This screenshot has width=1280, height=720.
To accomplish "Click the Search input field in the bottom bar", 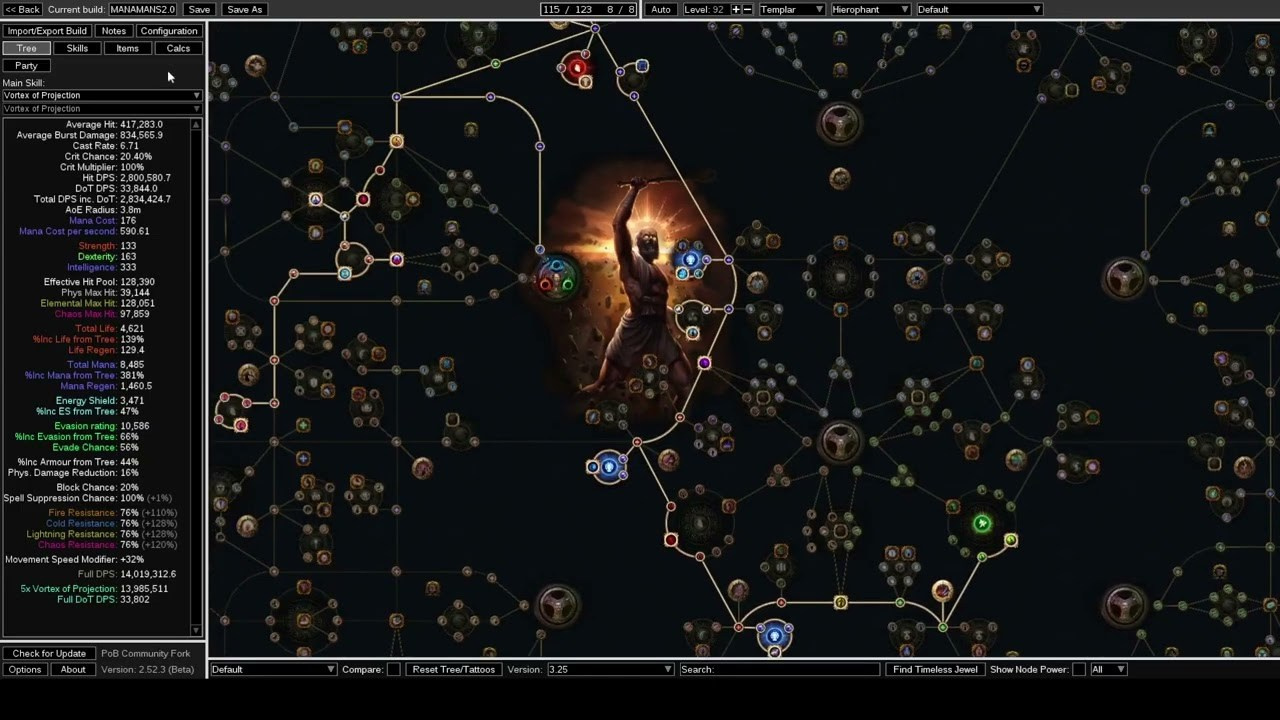I will 780,669.
